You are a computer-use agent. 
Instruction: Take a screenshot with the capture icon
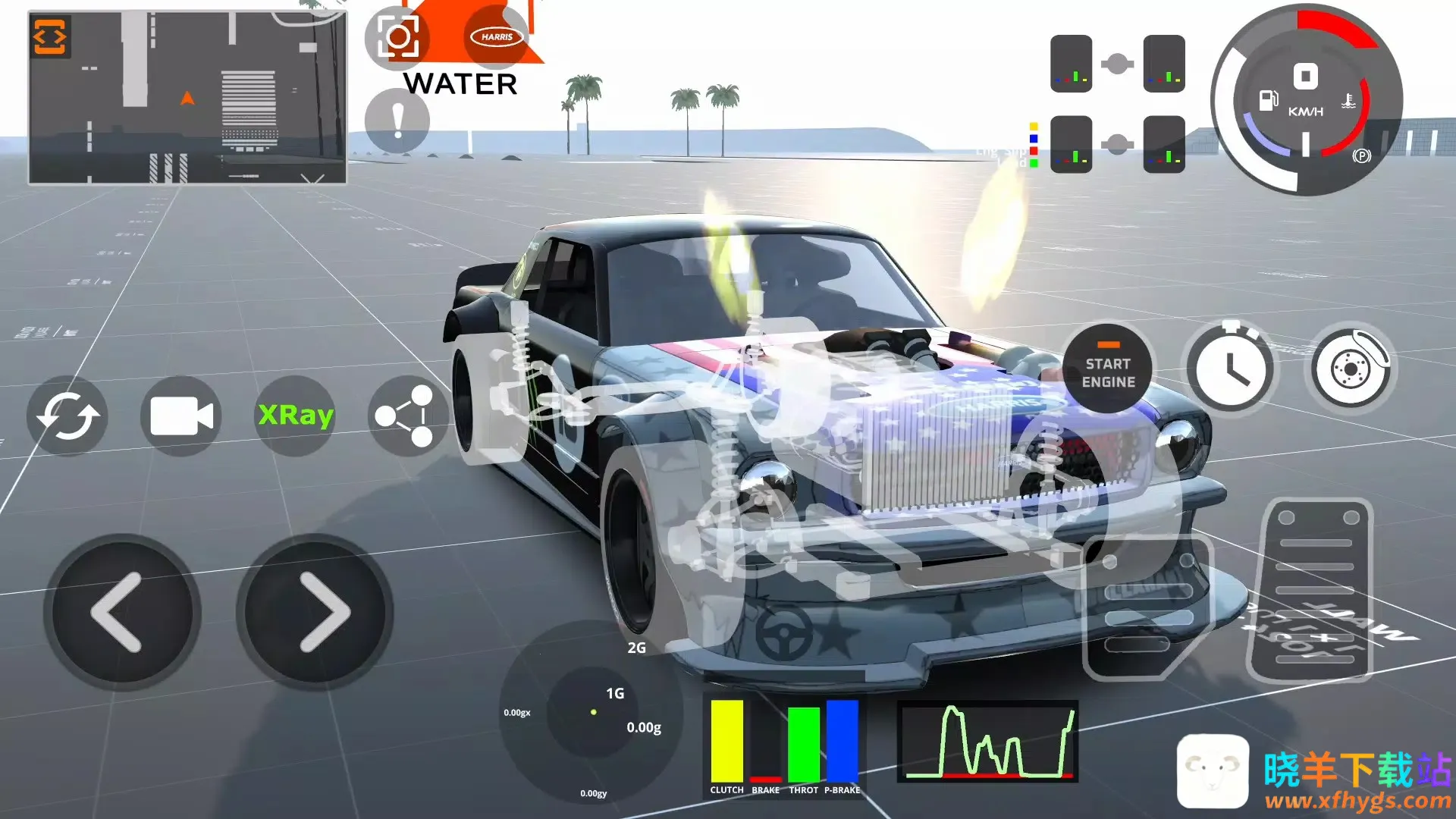397,37
